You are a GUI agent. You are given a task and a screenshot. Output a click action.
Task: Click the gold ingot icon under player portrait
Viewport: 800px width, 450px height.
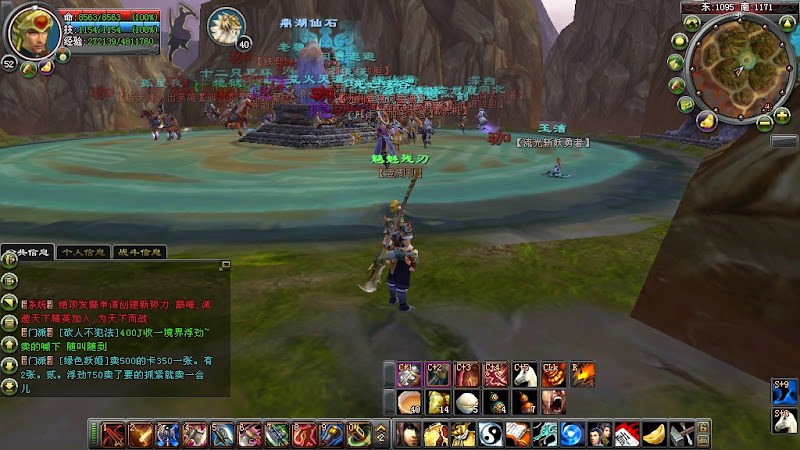46,70
